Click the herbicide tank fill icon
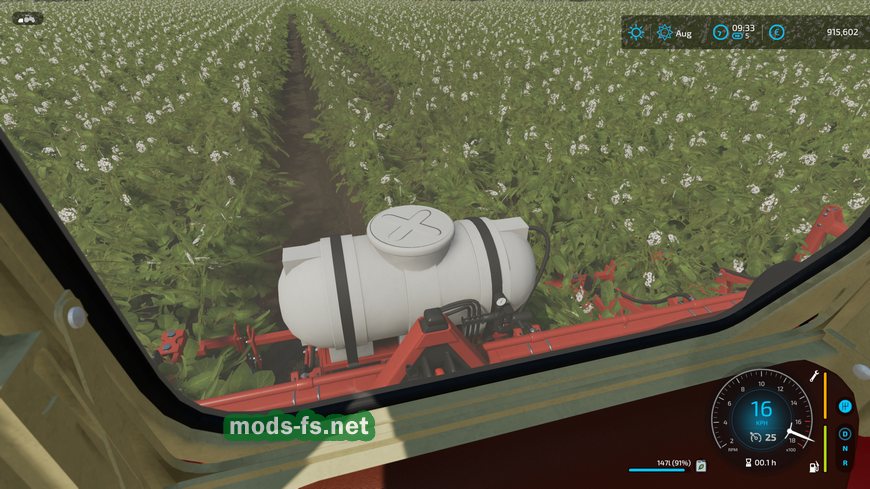The image size is (870, 489). point(702,465)
